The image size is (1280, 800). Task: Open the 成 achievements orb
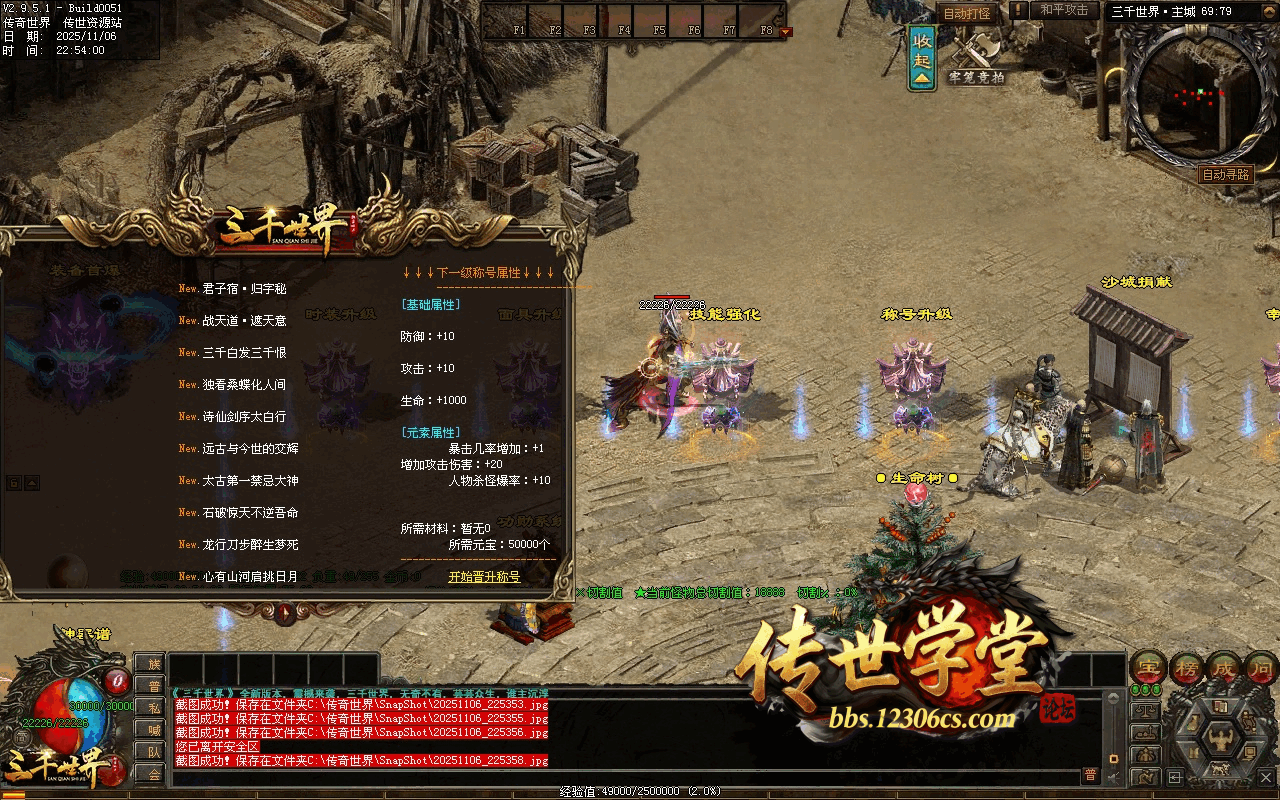pos(1226,668)
